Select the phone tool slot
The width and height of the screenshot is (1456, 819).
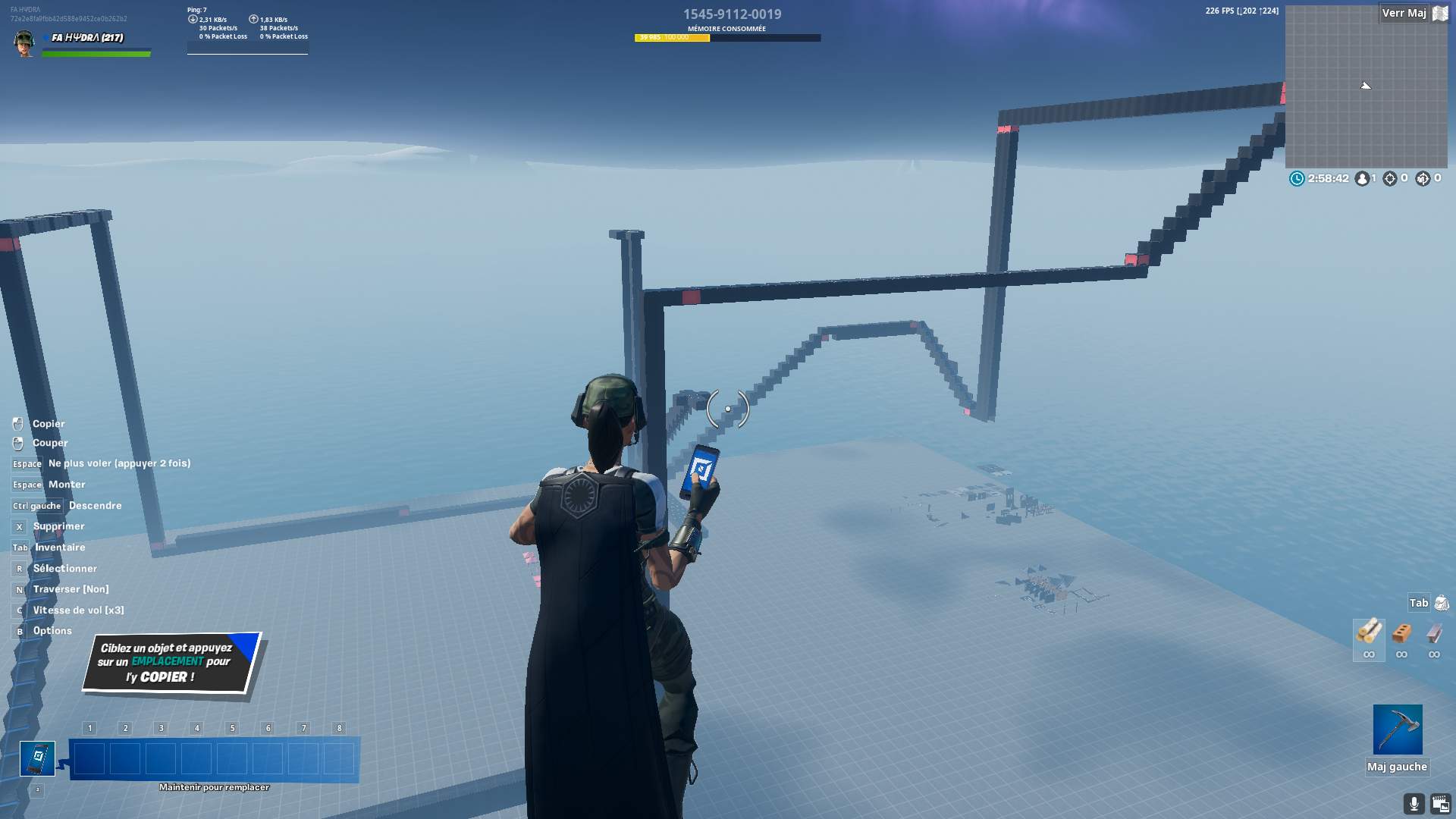click(x=37, y=758)
